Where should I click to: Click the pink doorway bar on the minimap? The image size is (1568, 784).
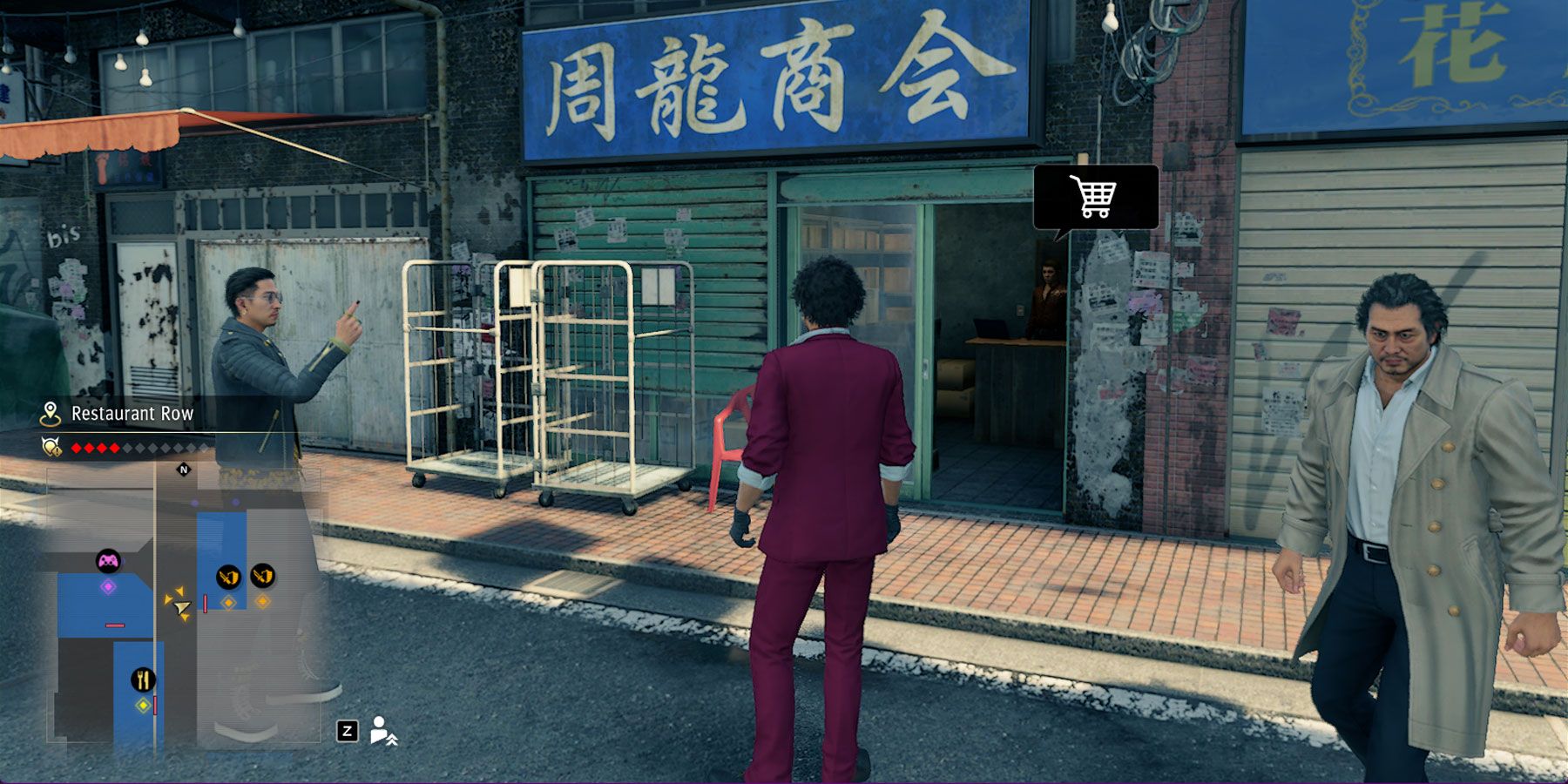pyautogui.click(x=114, y=625)
